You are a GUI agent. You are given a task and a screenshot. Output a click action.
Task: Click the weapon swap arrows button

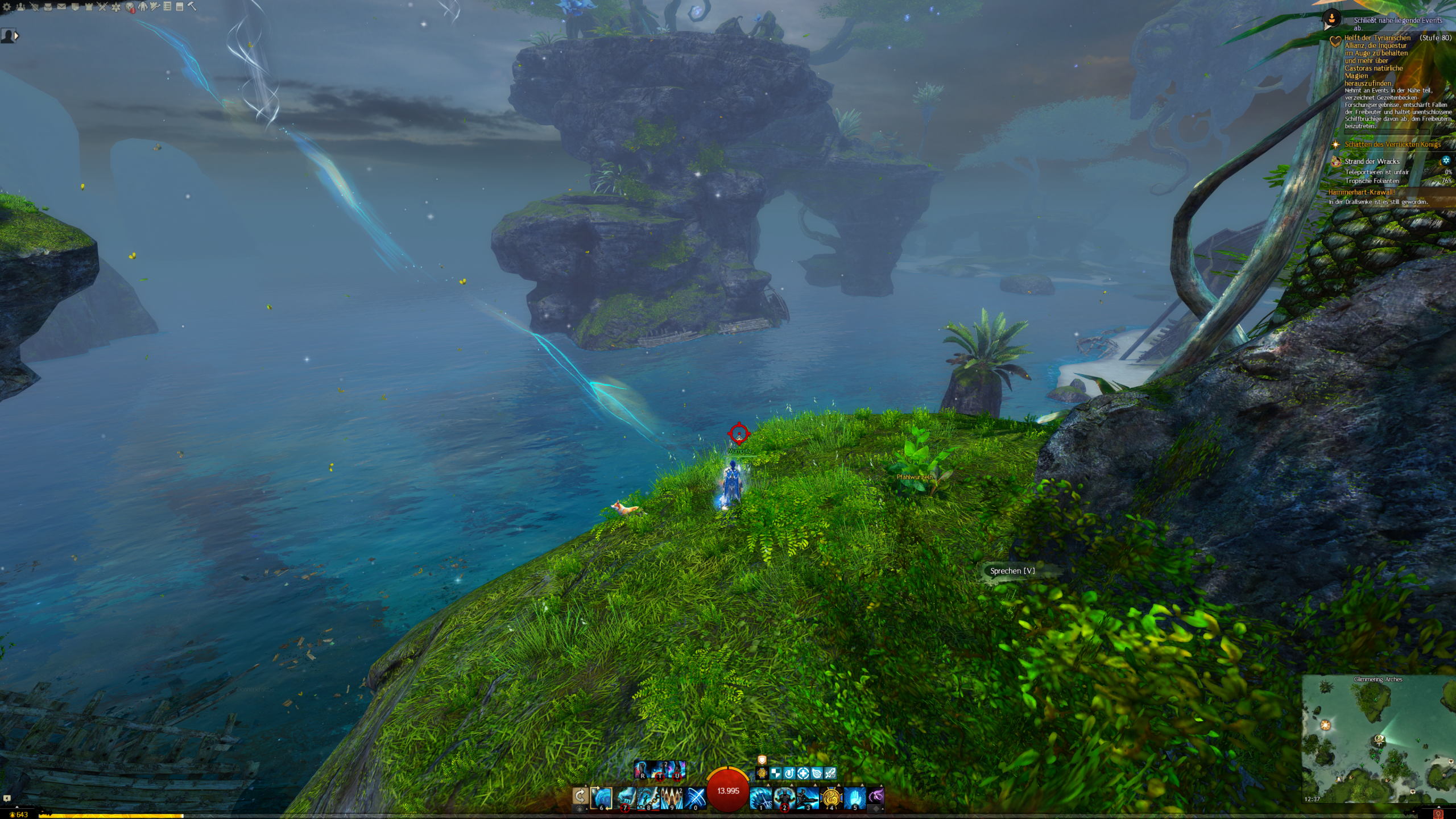pos(580,796)
